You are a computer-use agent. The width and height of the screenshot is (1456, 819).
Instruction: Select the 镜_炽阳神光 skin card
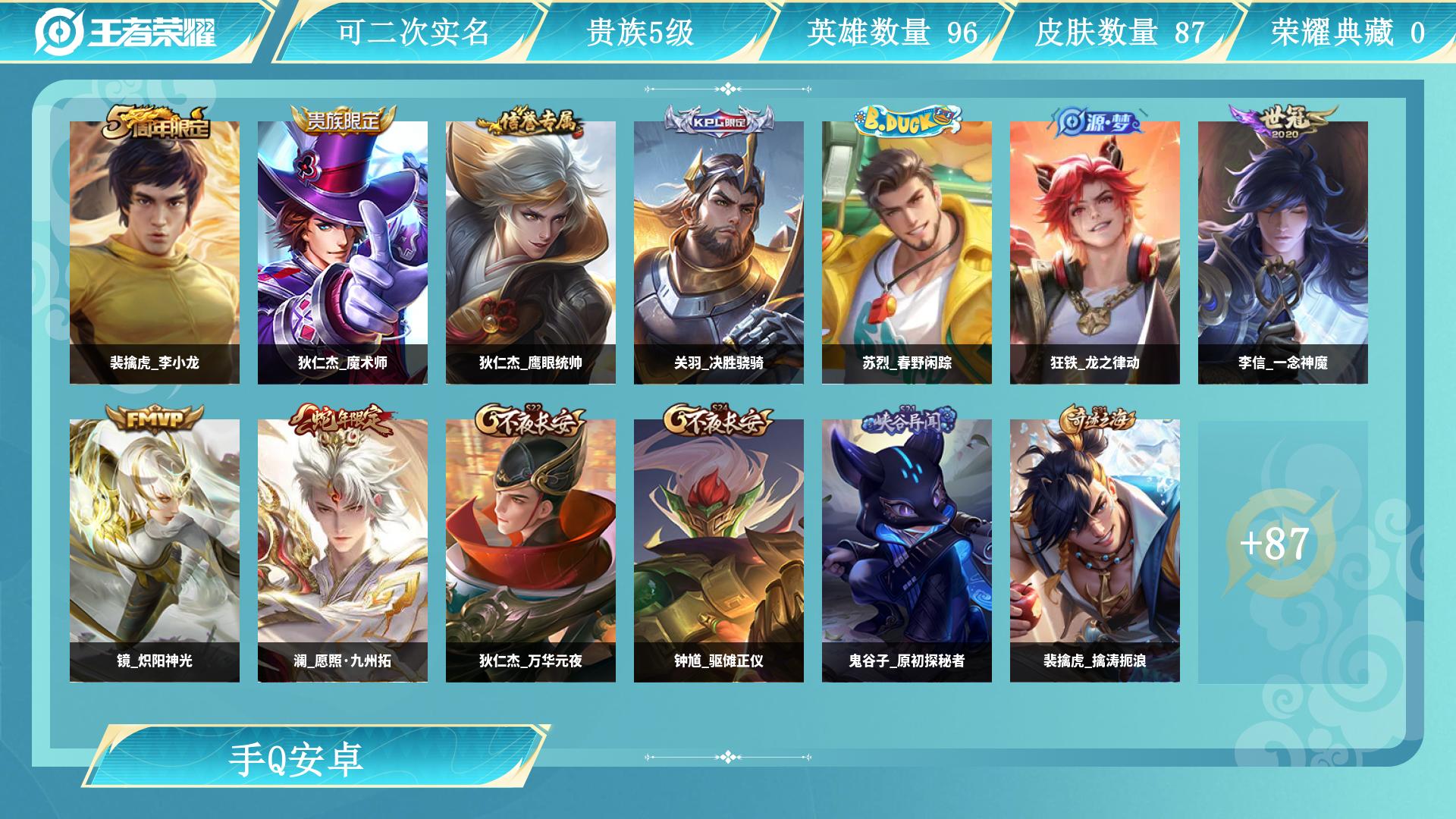pos(155,551)
